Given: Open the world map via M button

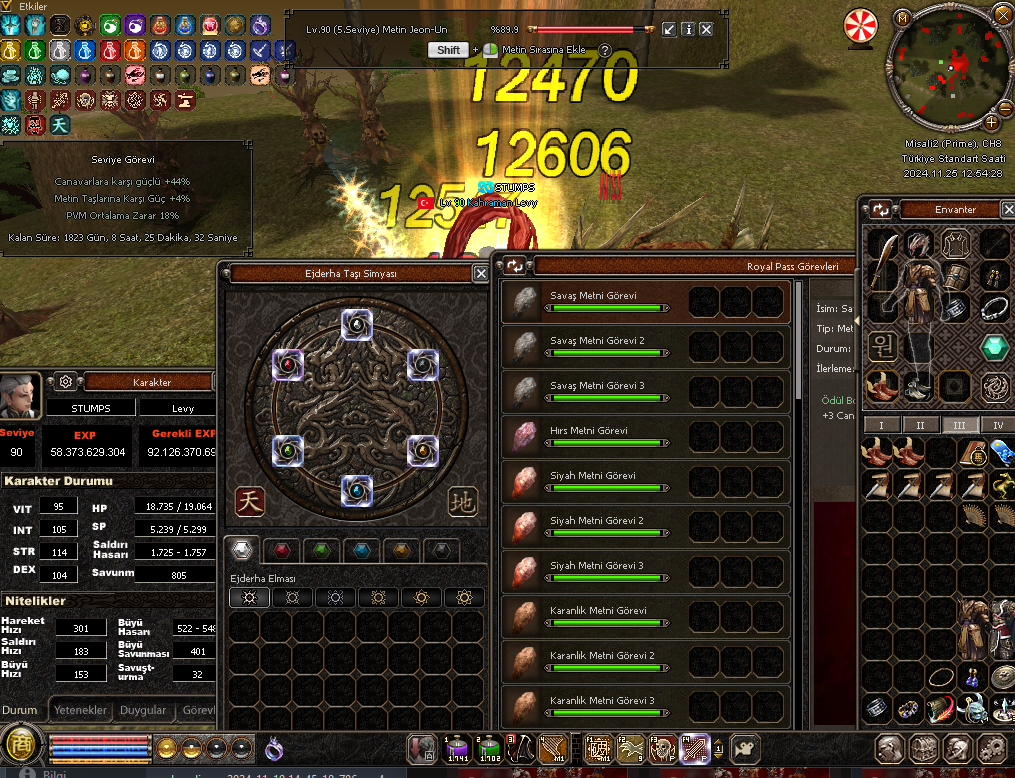Looking at the screenshot, I should click(x=903, y=17).
